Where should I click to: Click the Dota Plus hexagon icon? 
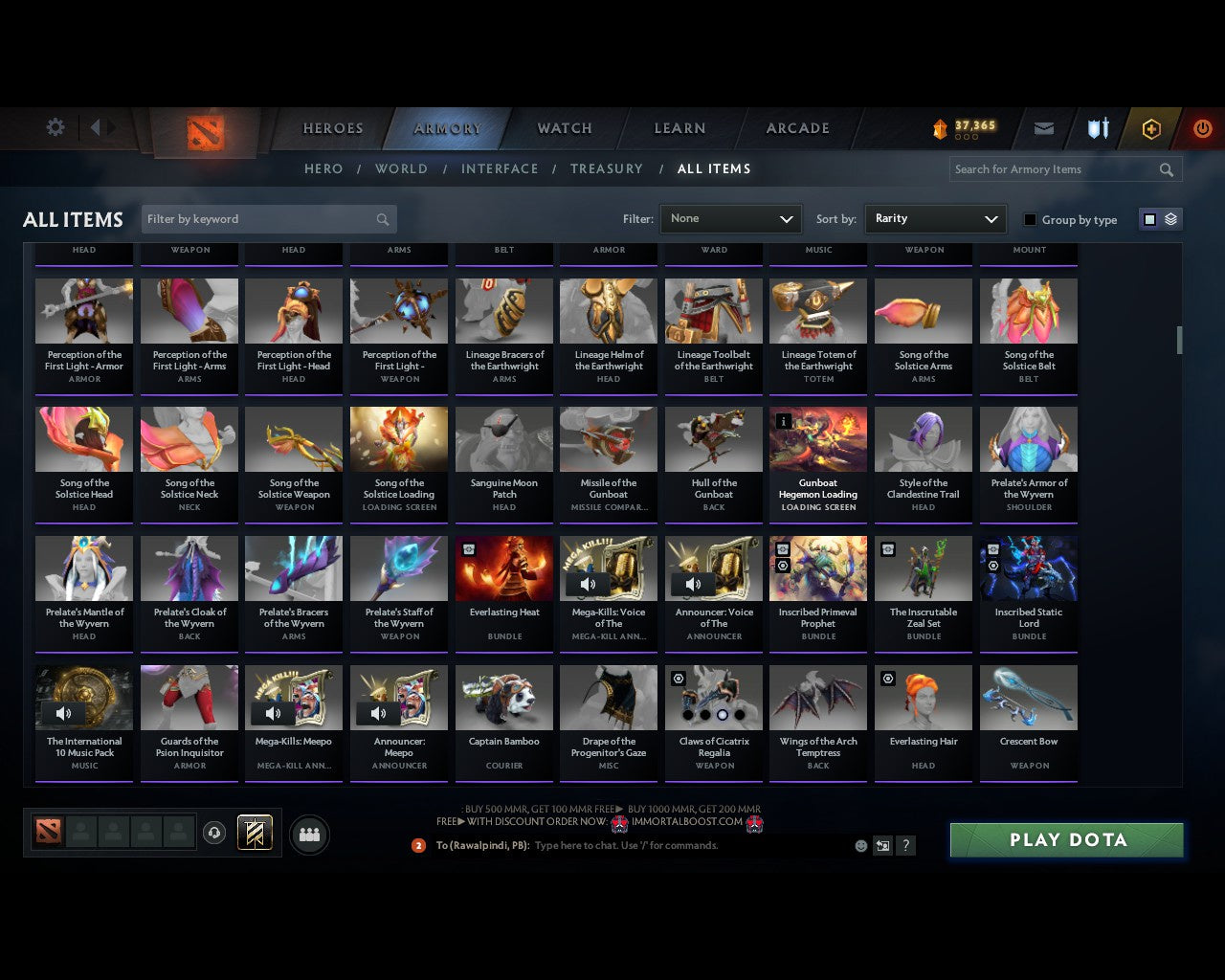coord(1151,126)
